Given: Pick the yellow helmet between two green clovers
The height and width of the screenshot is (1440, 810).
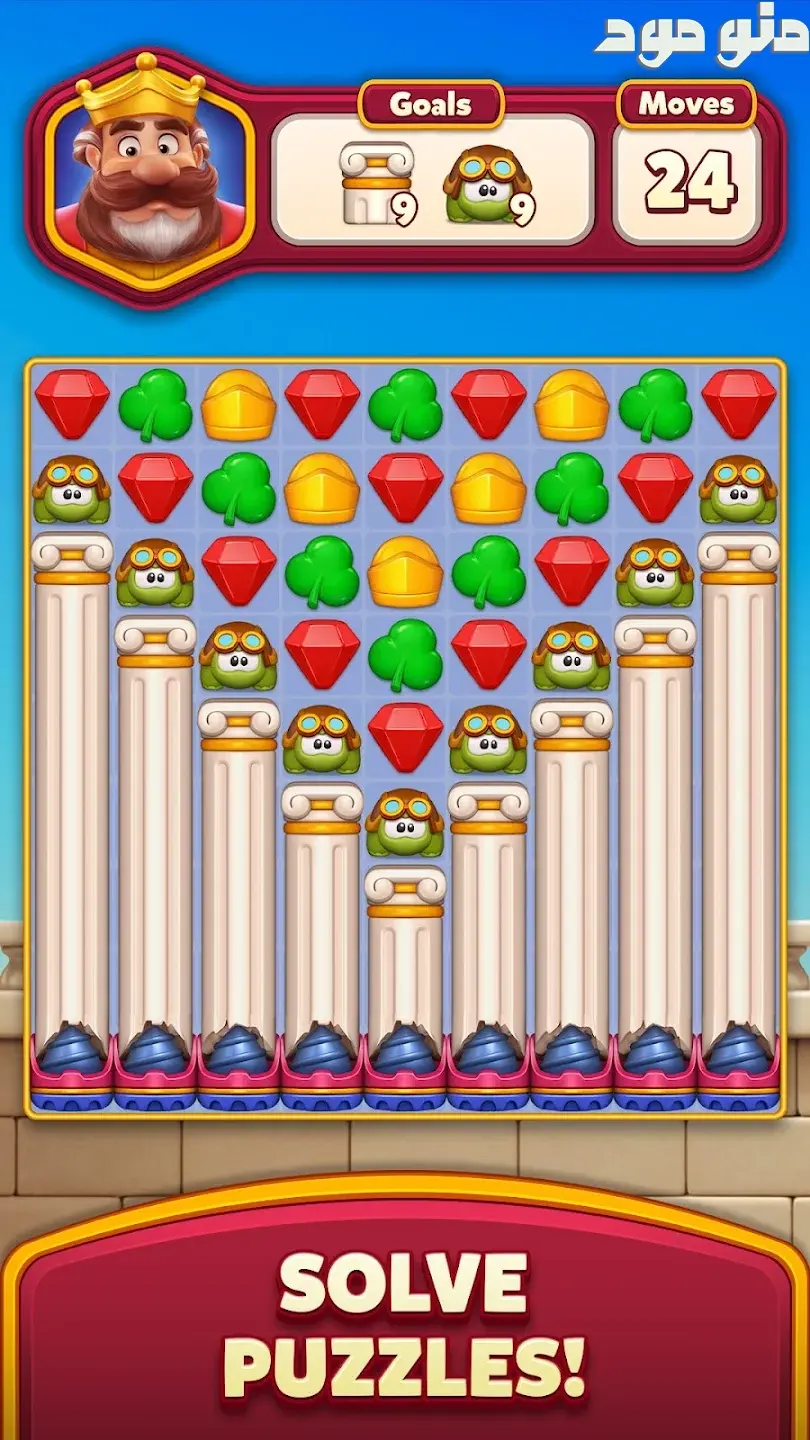Looking at the screenshot, I should [404, 572].
